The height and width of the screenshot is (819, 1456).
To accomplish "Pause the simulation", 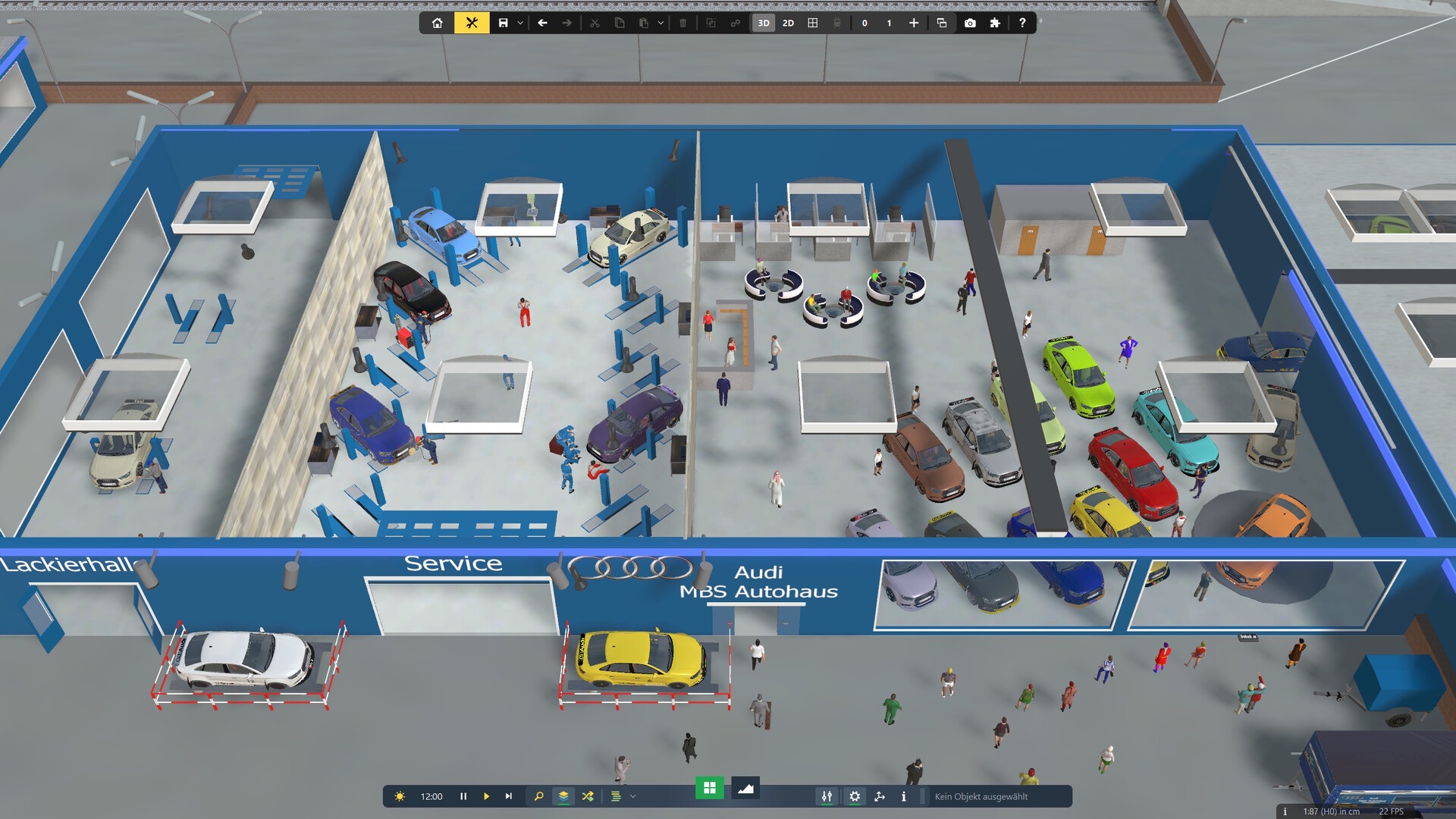I will click(x=463, y=796).
